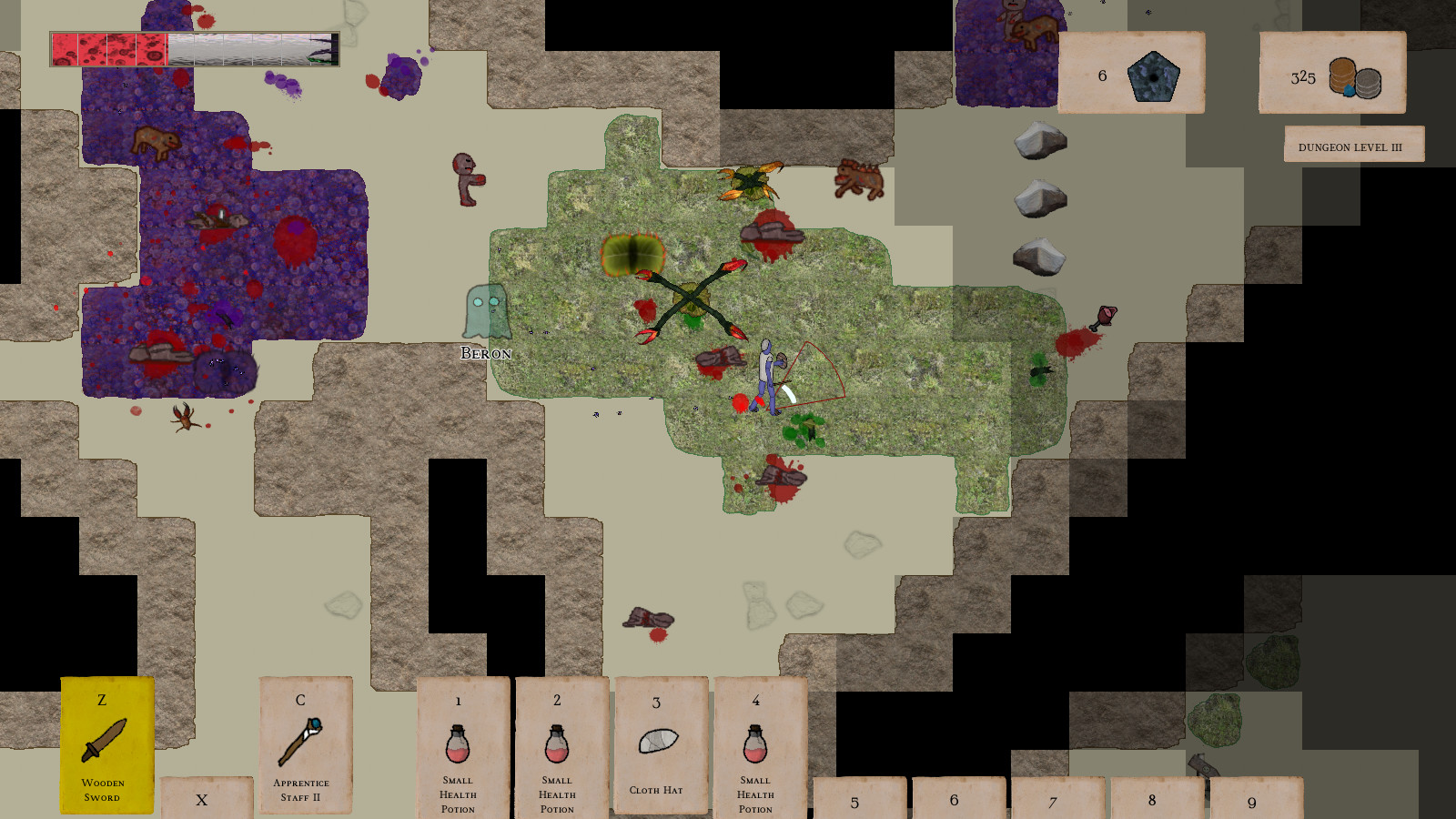Use the Small Health Potion in slot 4
This screenshot has height=819, width=1456.
coord(756,746)
